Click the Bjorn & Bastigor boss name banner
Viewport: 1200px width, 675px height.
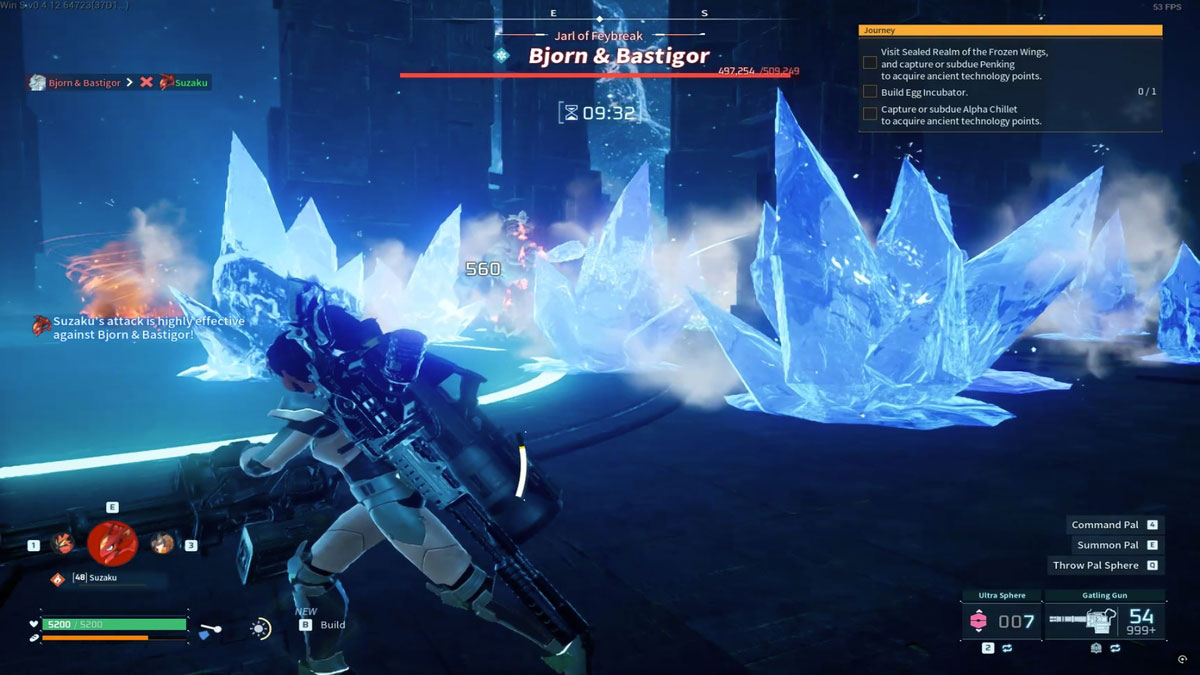pos(618,56)
